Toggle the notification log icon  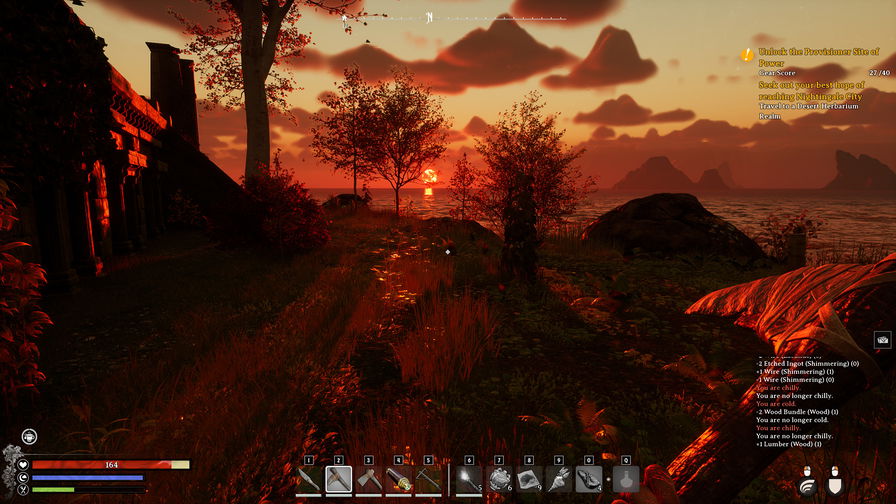(882, 340)
